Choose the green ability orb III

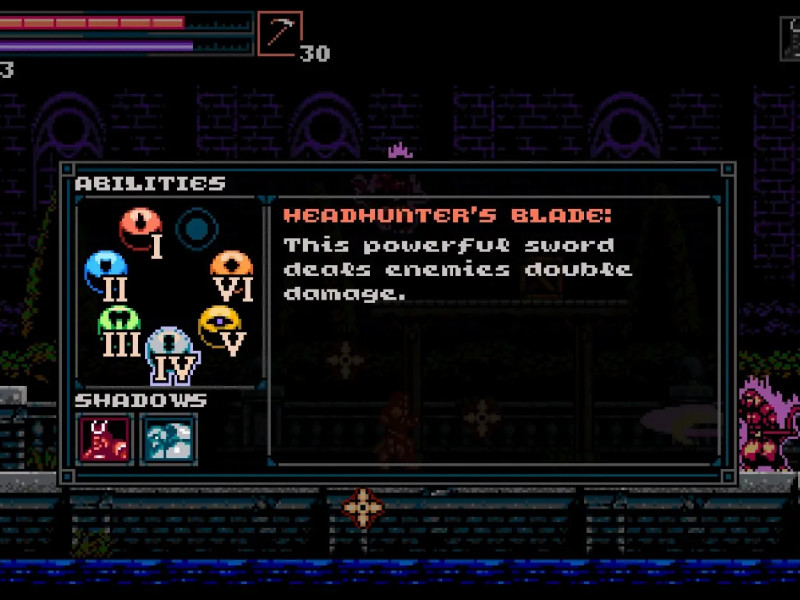[x=117, y=322]
